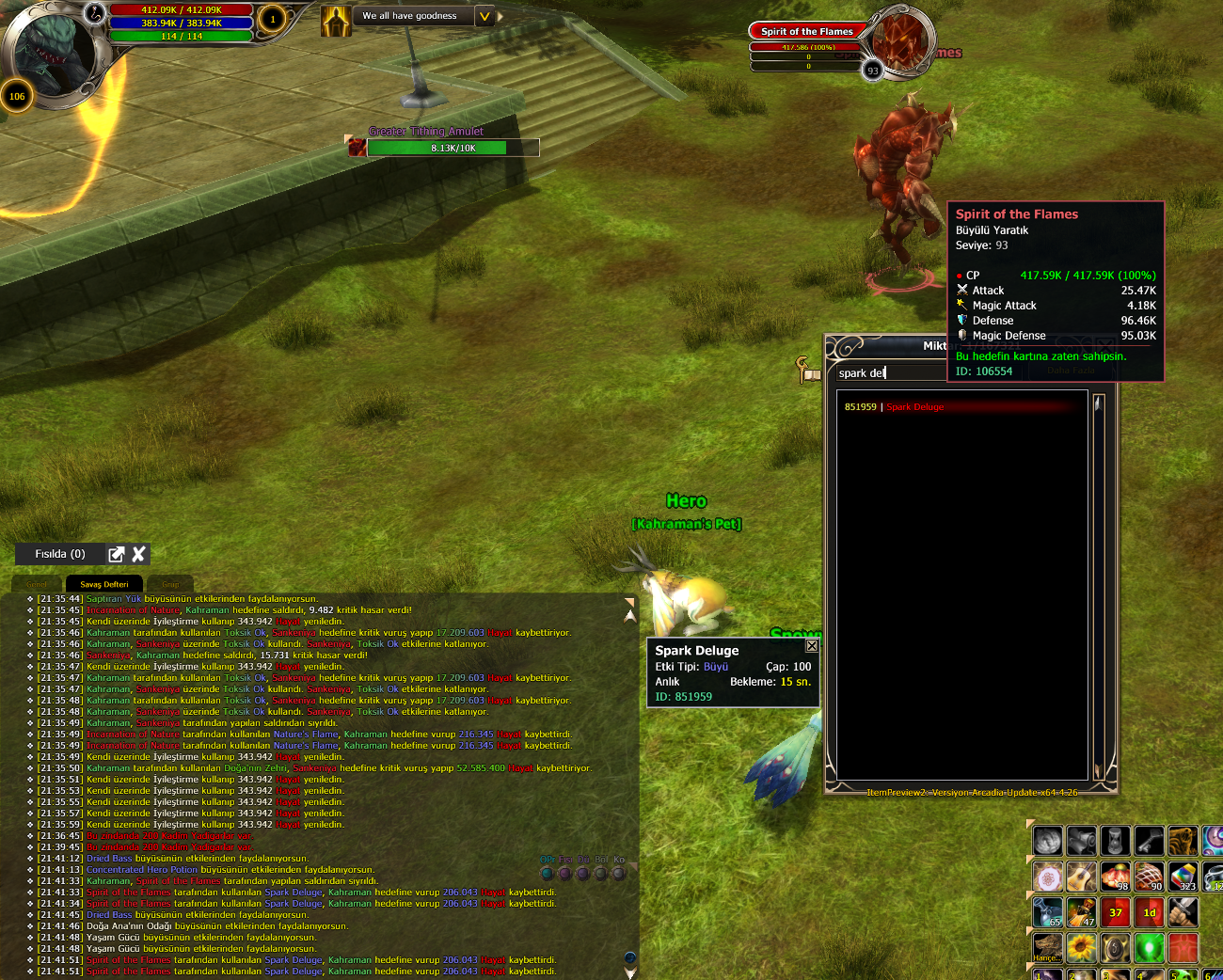Click the golden figure title icon
Screen dimensions: 1223x980
pyautogui.click(x=336, y=21)
